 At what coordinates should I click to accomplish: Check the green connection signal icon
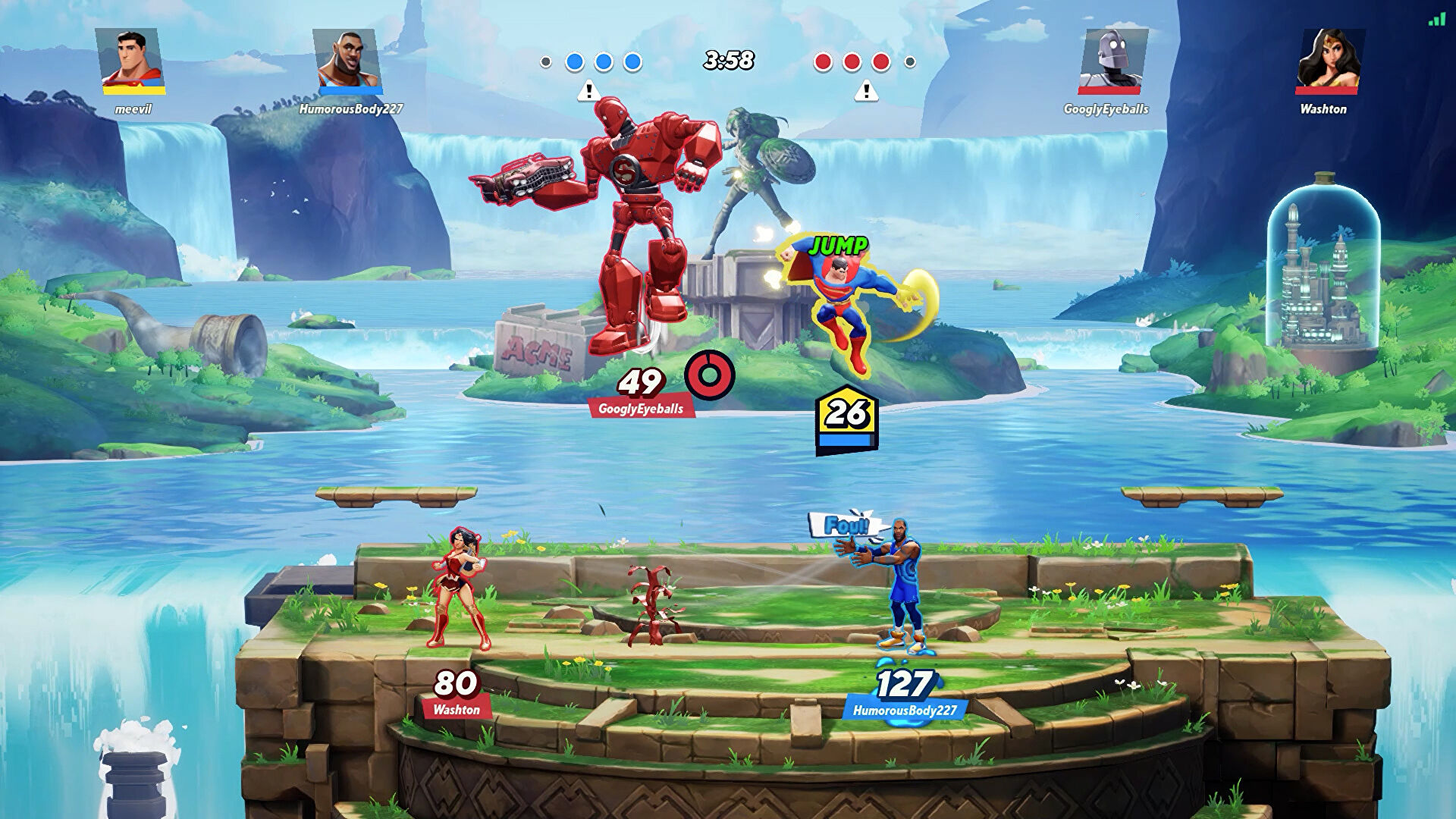[x=1436, y=19]
